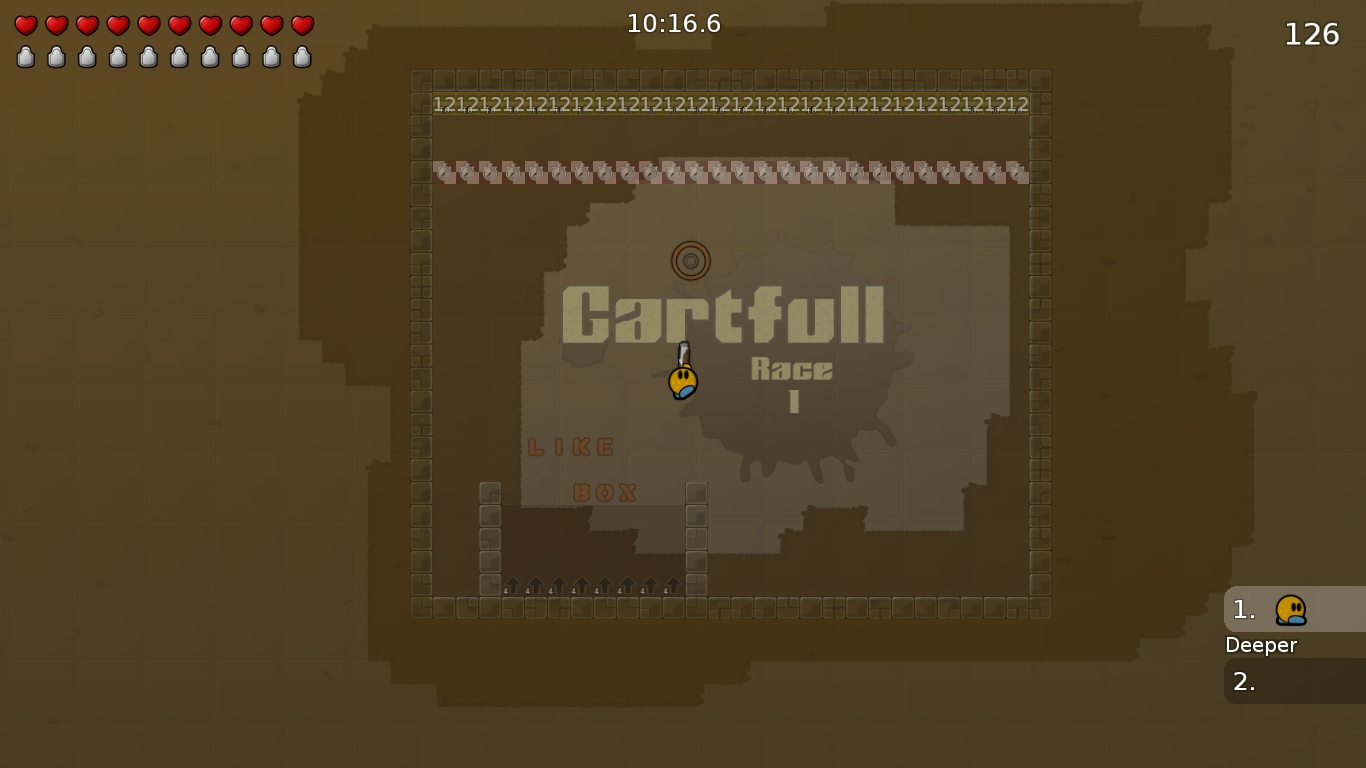The image size is (1366, 768).
Task: Click the first silver armor shield icon
Action: (25, 56)
